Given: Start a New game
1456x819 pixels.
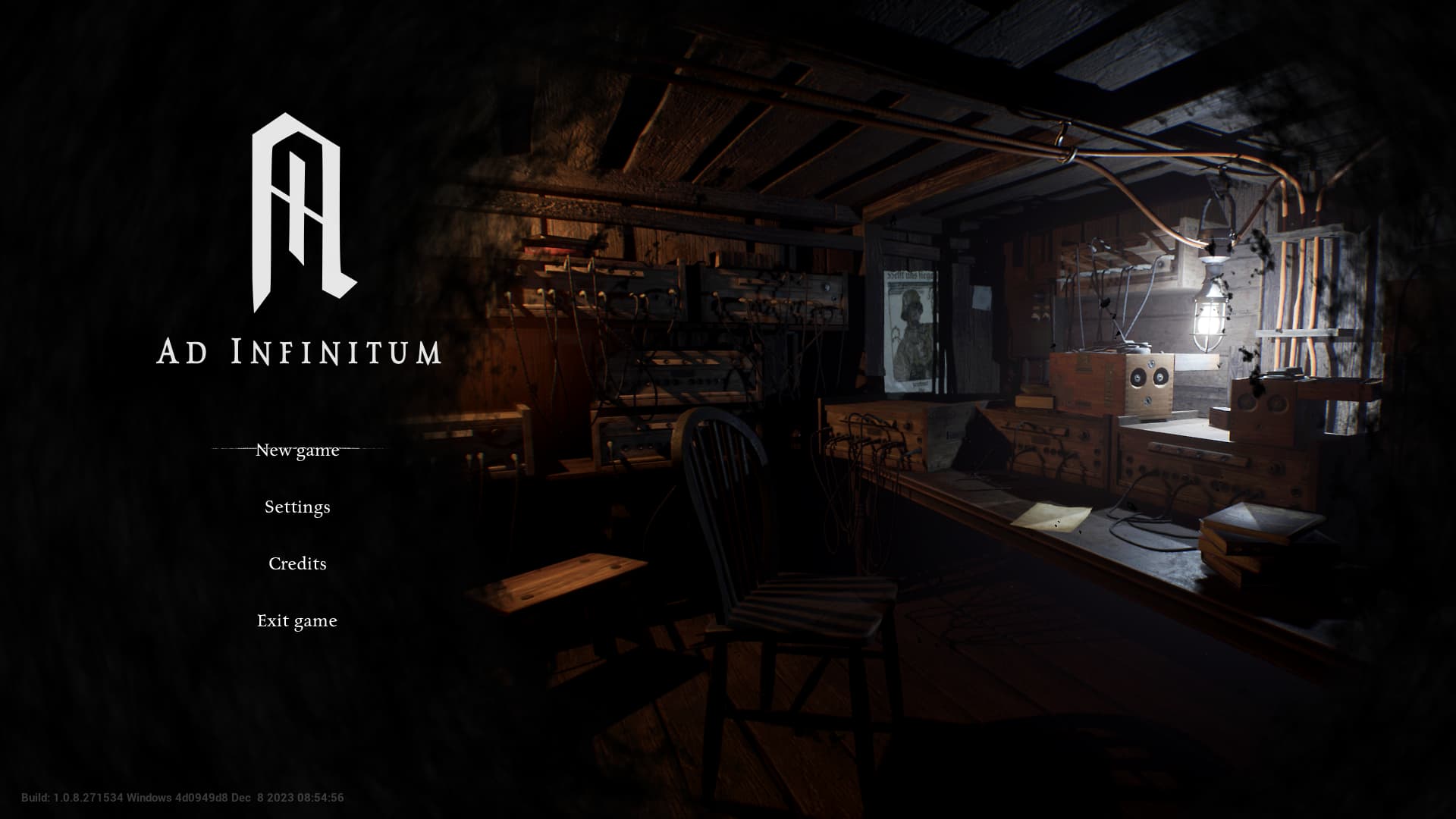Looking at the screenshot, I should [297, 450].
